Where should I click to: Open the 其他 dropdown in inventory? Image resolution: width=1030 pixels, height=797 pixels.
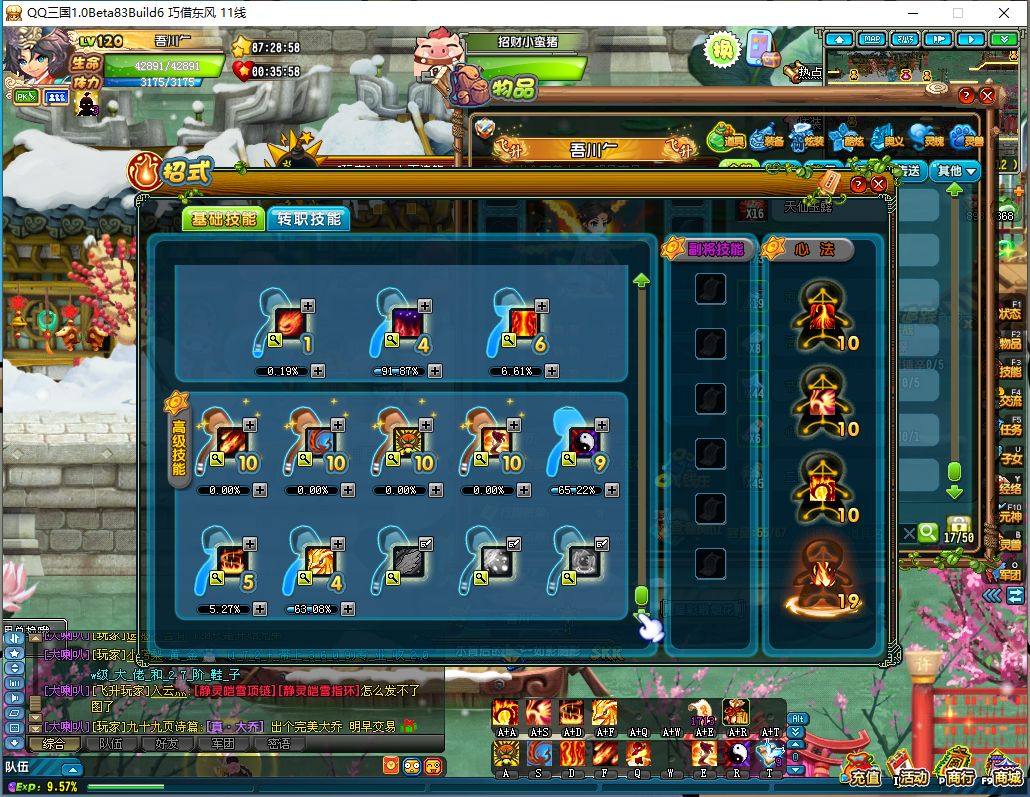coord(953,171)
